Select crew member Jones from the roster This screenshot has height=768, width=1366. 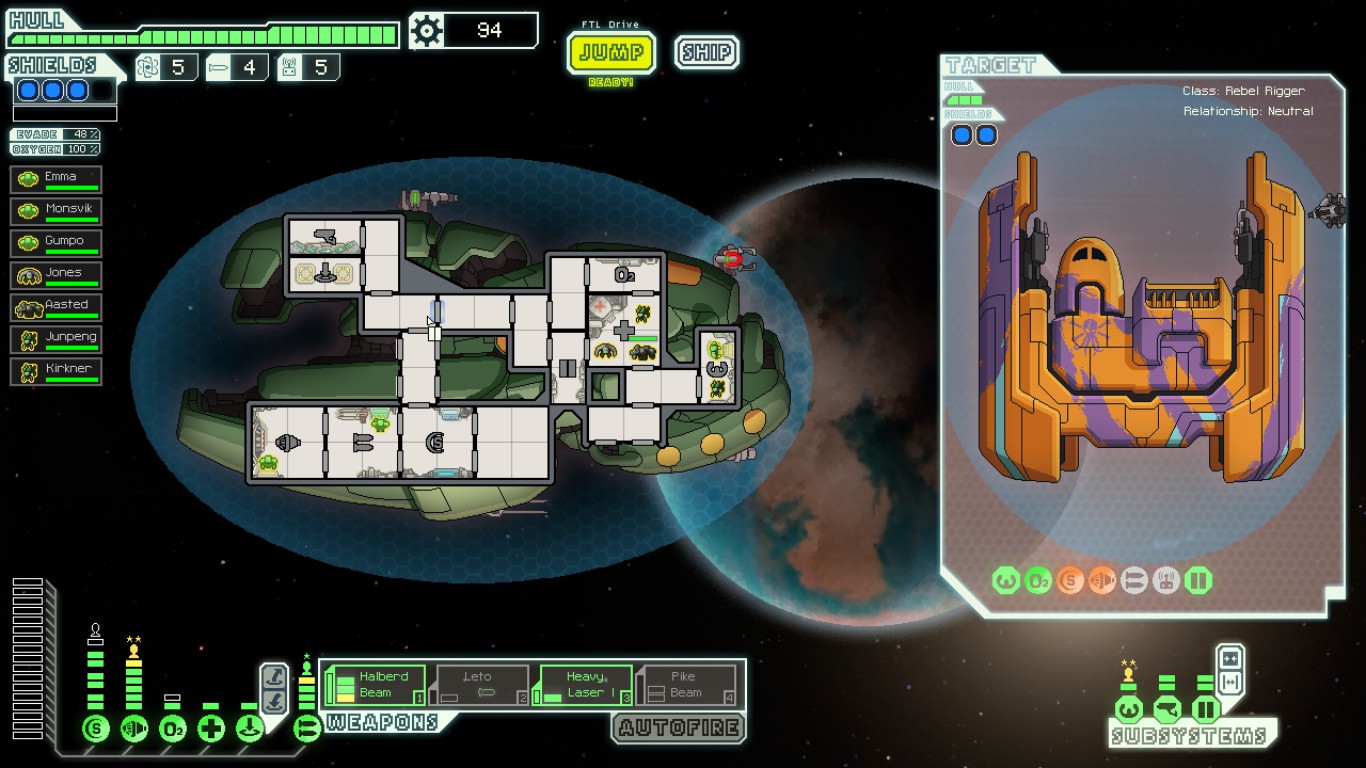click(x=56, y=276)
